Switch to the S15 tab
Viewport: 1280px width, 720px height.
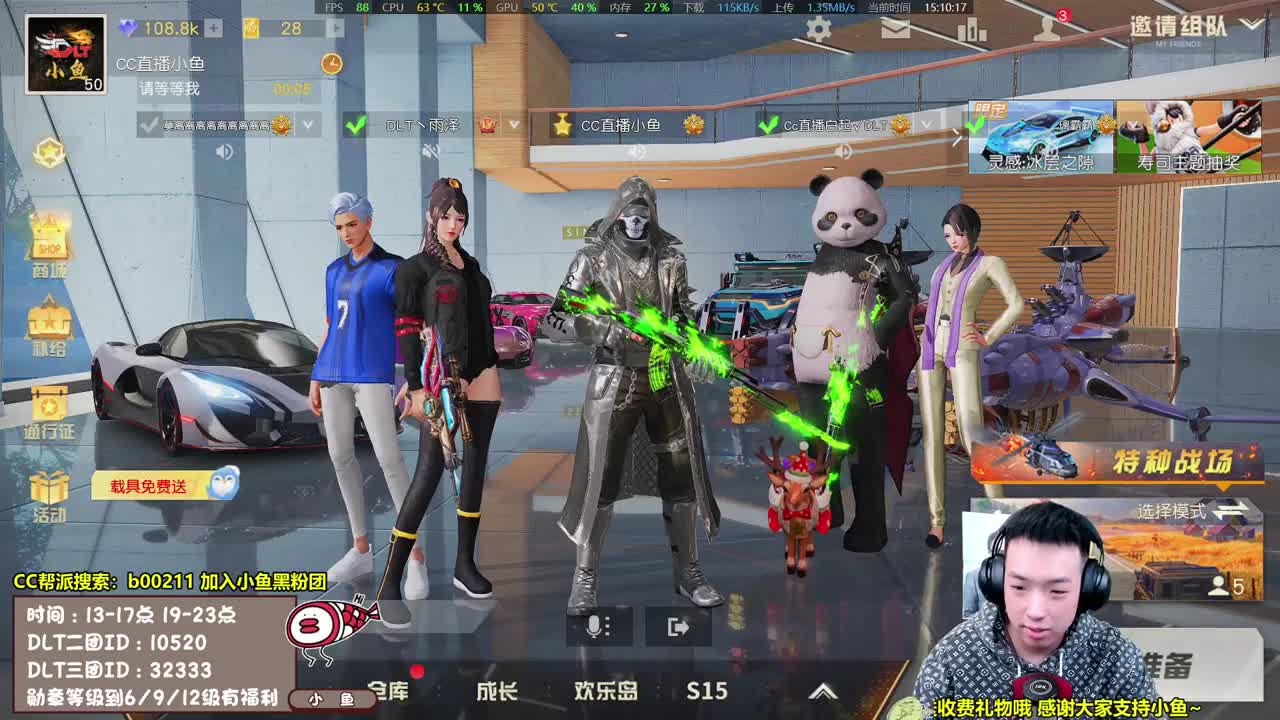tap(705, 690)
